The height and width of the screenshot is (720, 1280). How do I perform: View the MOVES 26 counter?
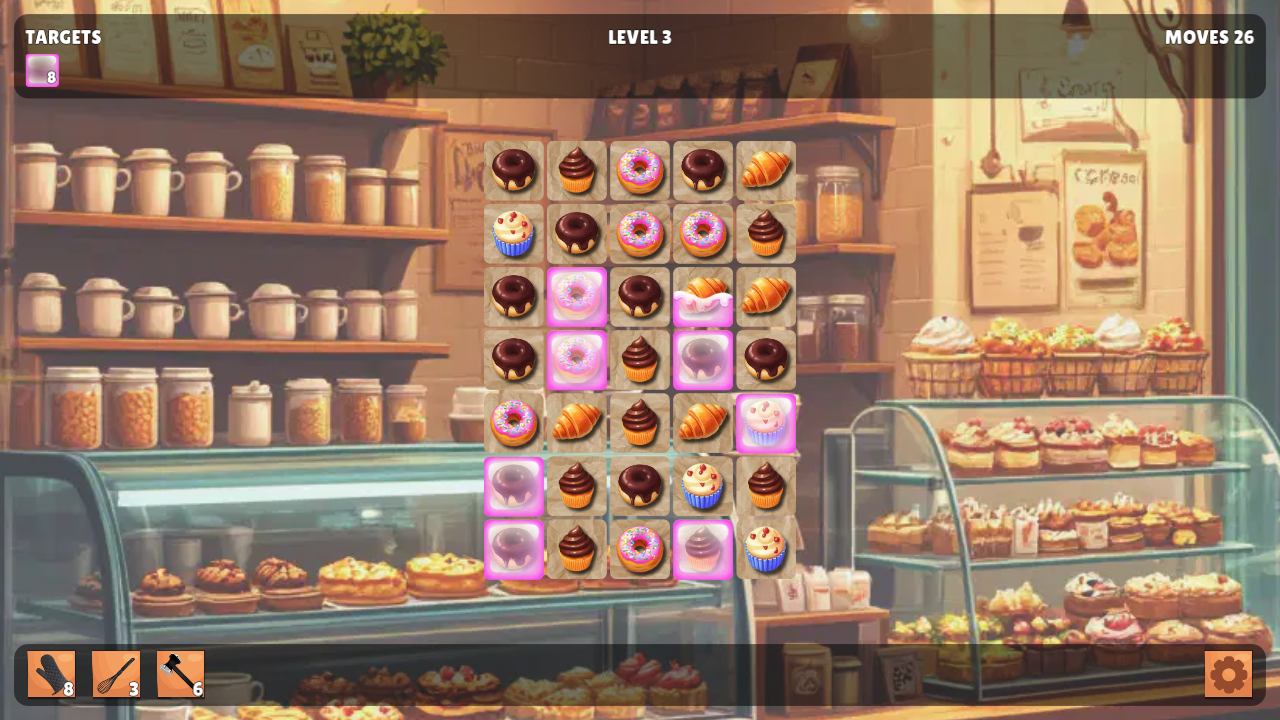[1209, 37]
